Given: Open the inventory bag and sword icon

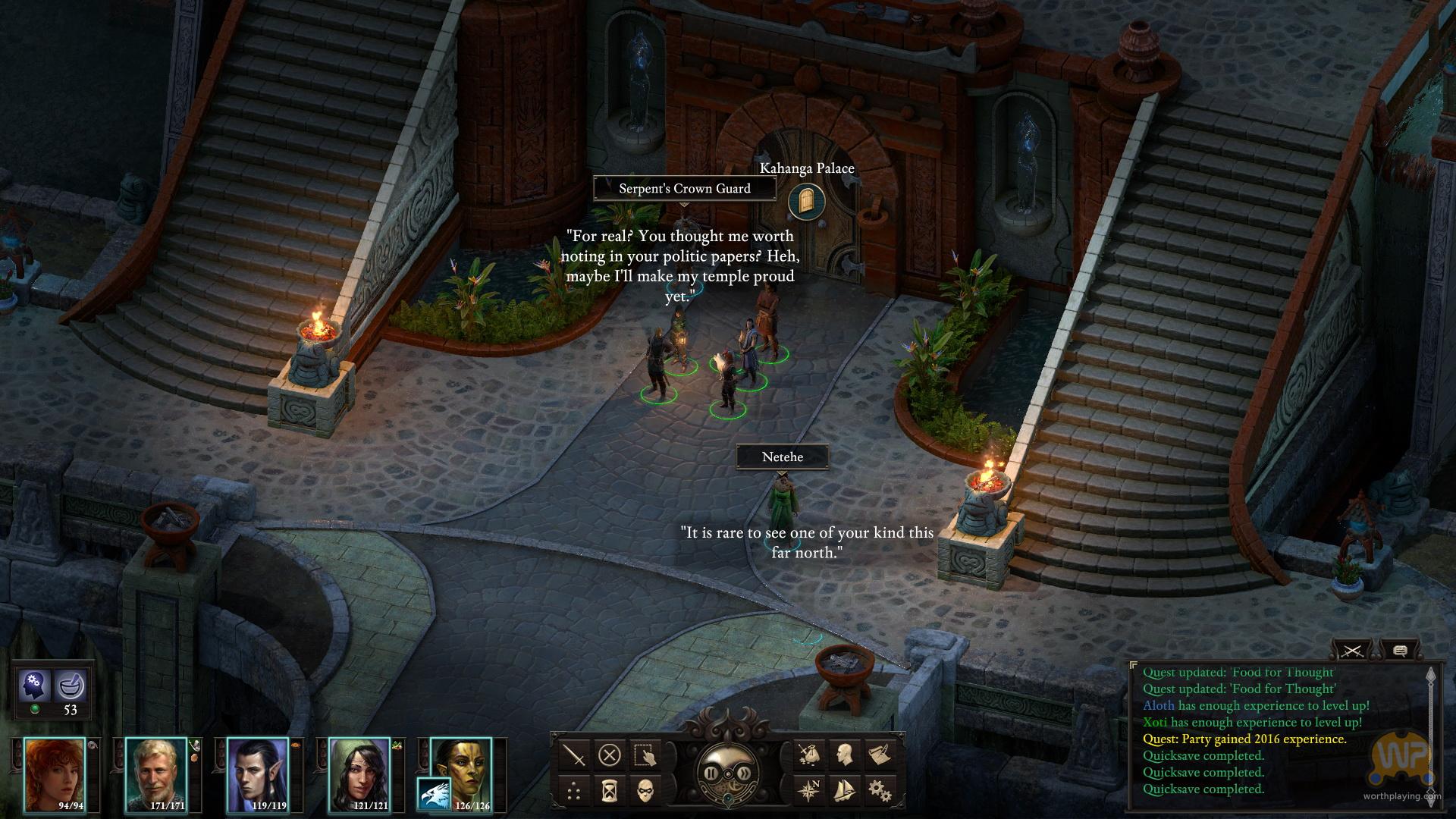Looking at the screenshot, I should [808, 755].
